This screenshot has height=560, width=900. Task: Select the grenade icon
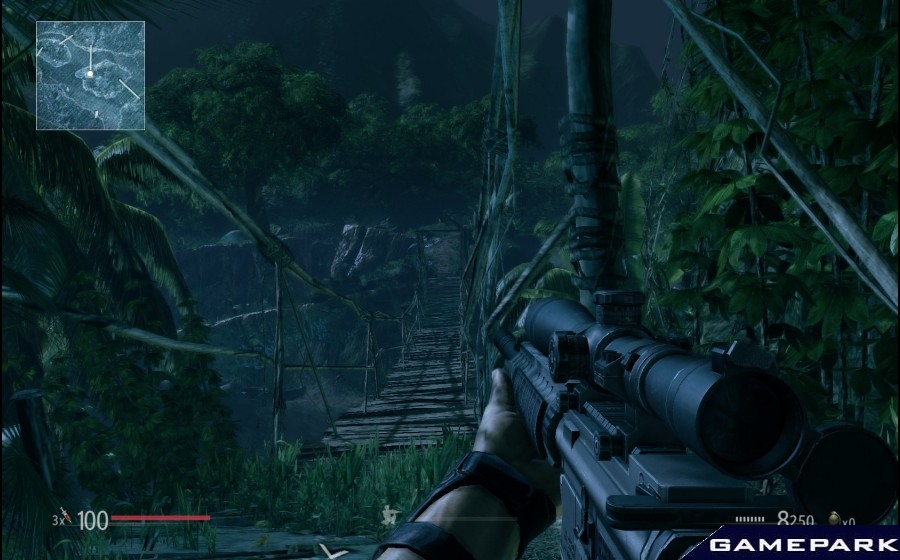(833, 520)
